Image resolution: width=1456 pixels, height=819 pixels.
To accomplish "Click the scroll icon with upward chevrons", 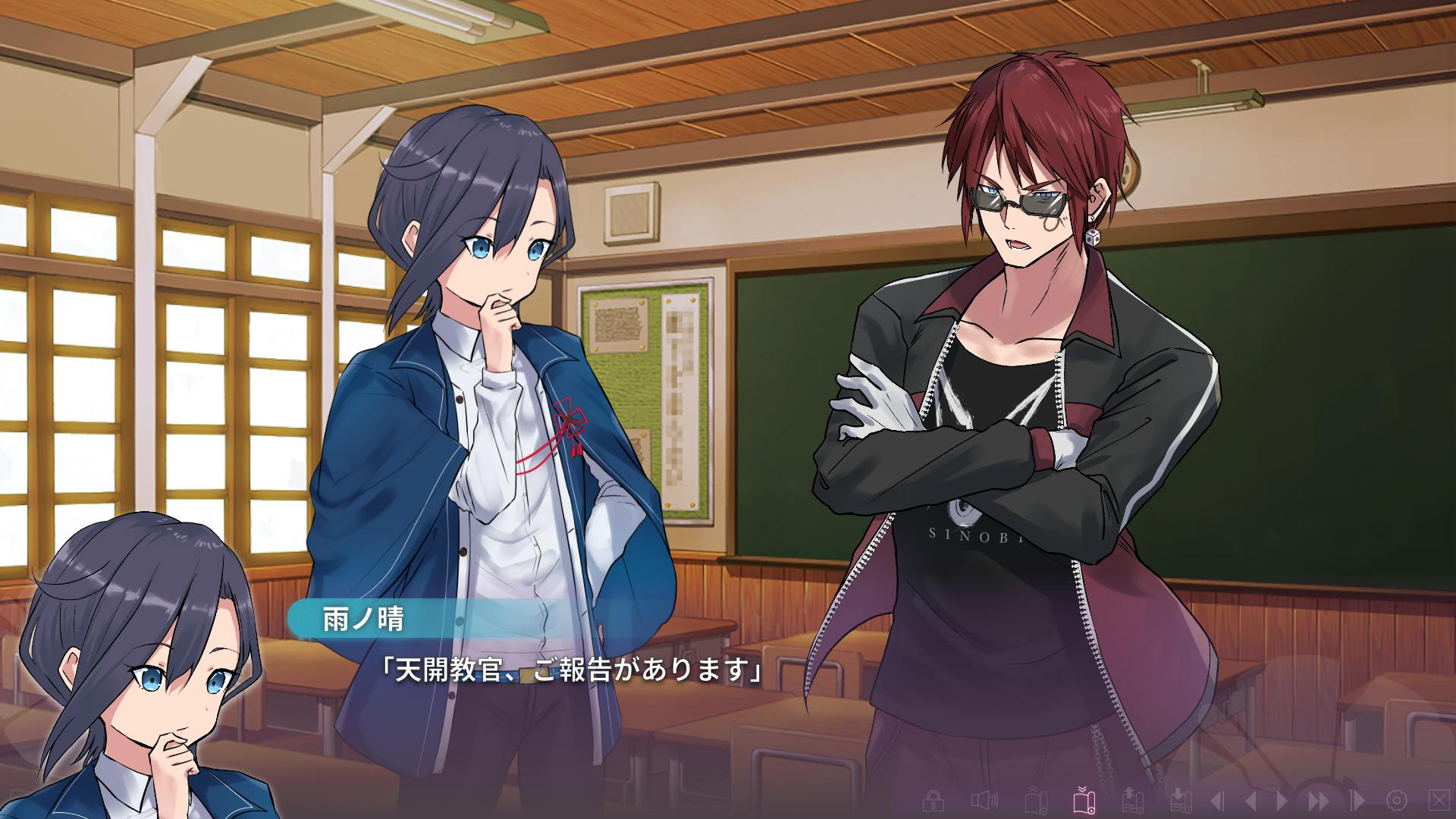I will click(1035, 800).
